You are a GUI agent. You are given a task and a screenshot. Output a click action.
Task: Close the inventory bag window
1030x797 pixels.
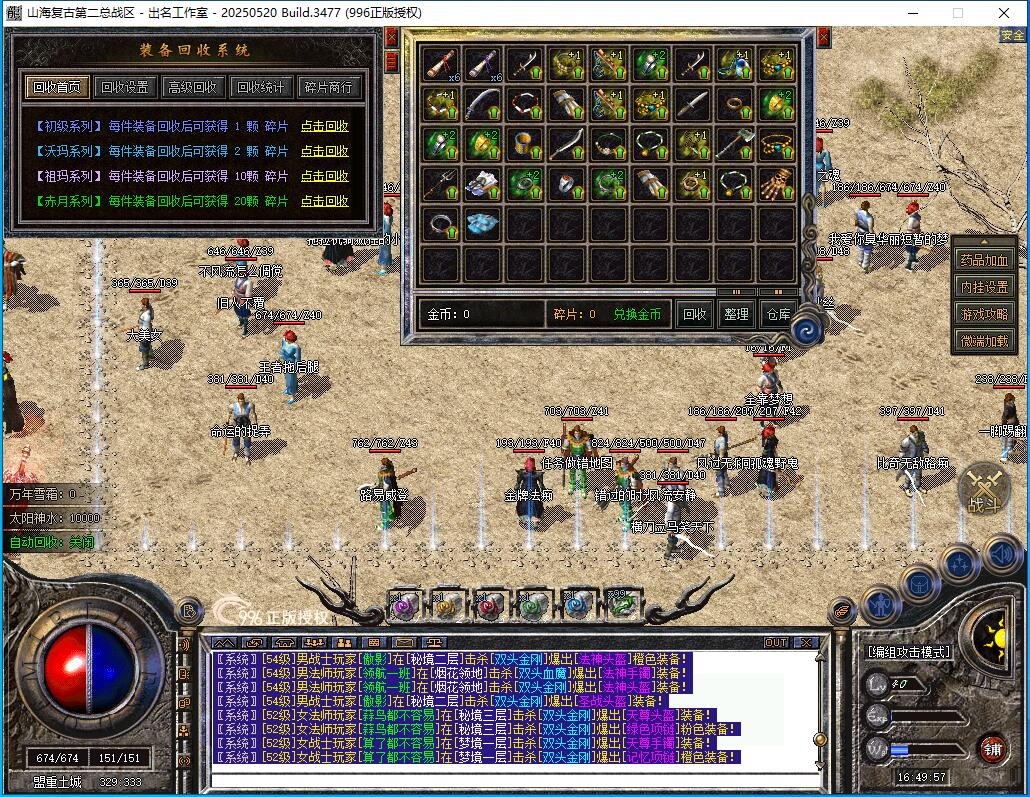823,38
